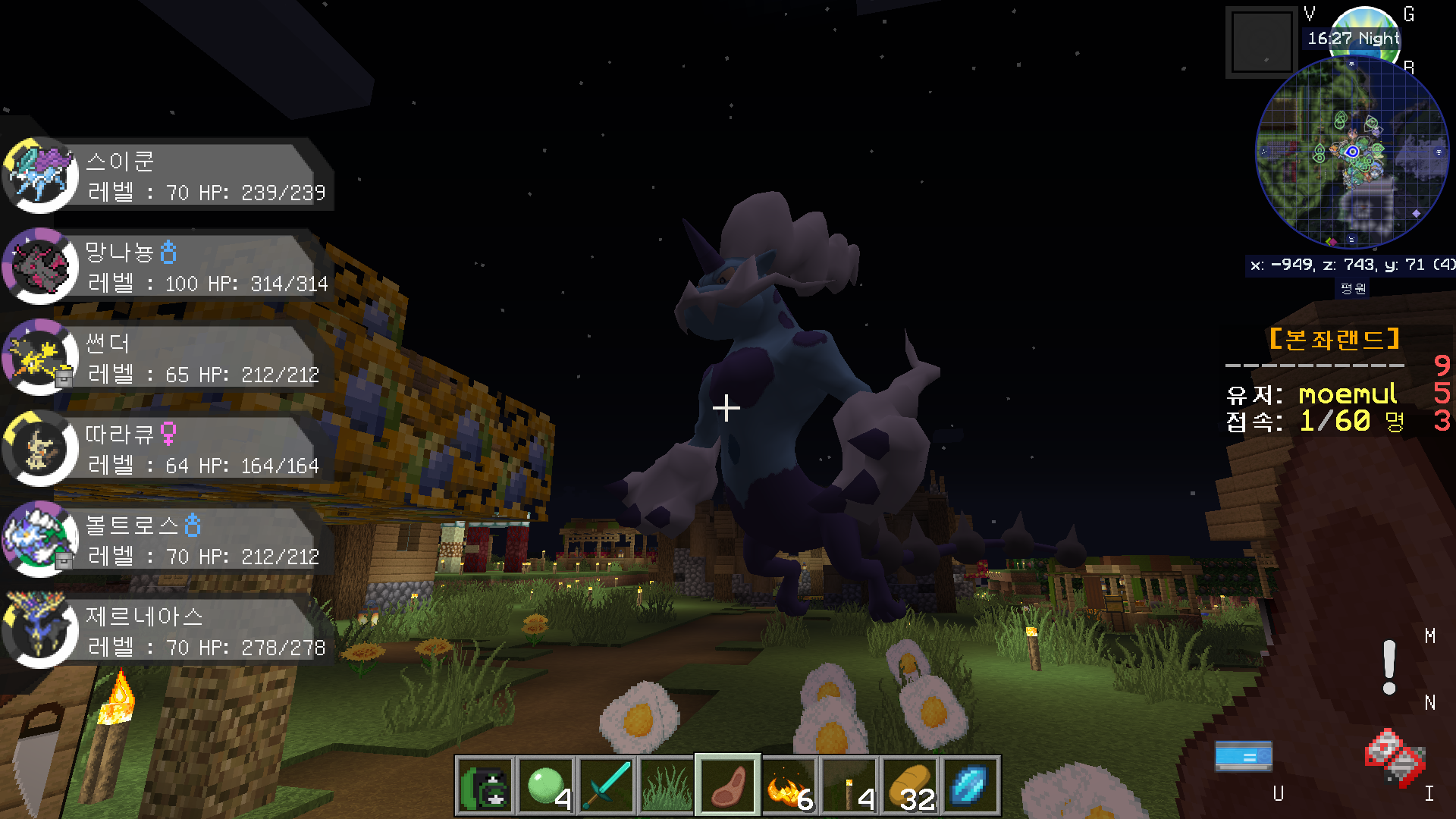
Task: Select the blue crystal gem hotbar slot
Action: tap(971, 786)
